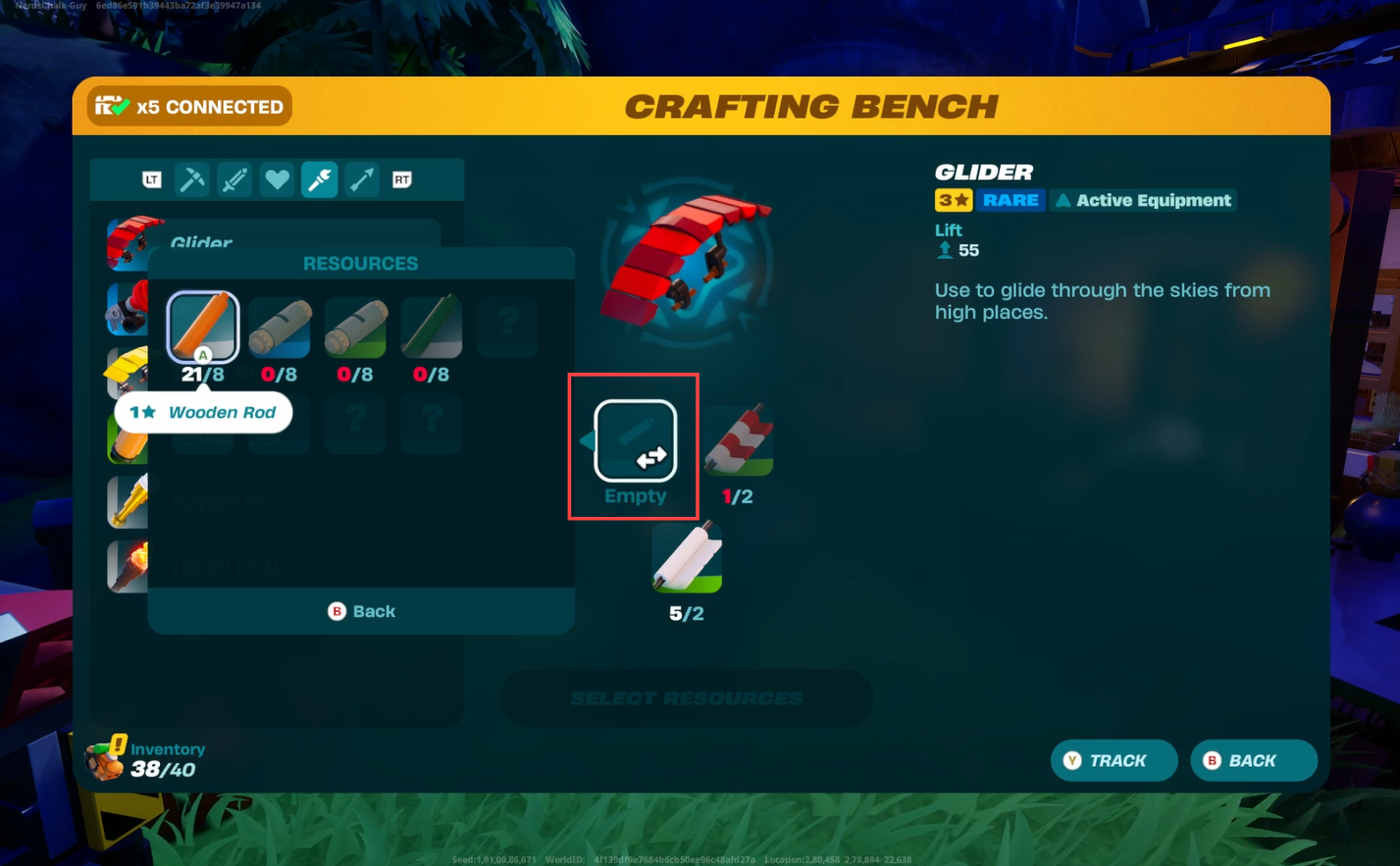Select the white fabric roll ingredient
Image resolution: width=1400 pixels, height=866 pixels.
(x=687, y=559)
